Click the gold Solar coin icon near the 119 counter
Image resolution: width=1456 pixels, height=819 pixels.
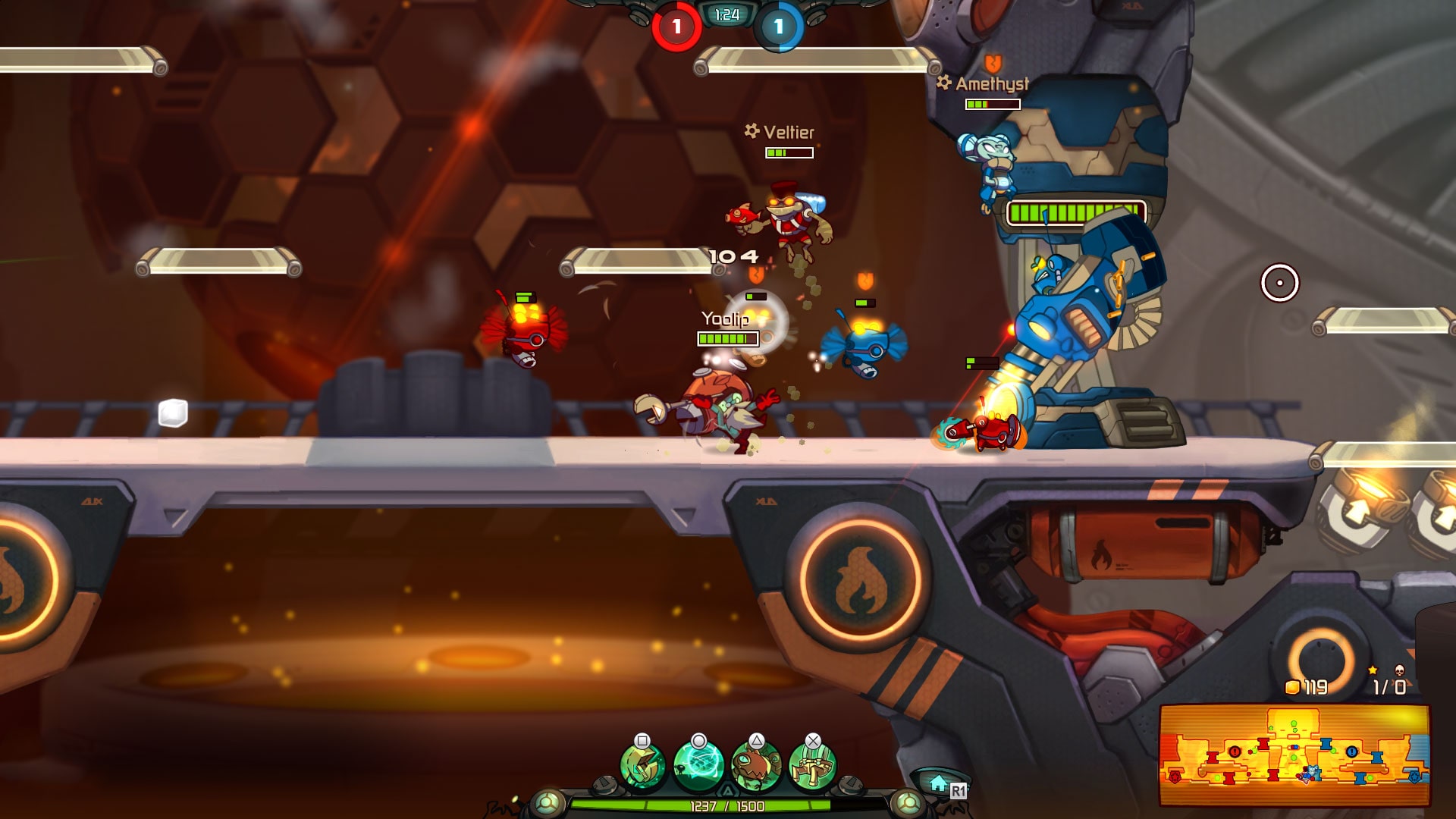1293,687
